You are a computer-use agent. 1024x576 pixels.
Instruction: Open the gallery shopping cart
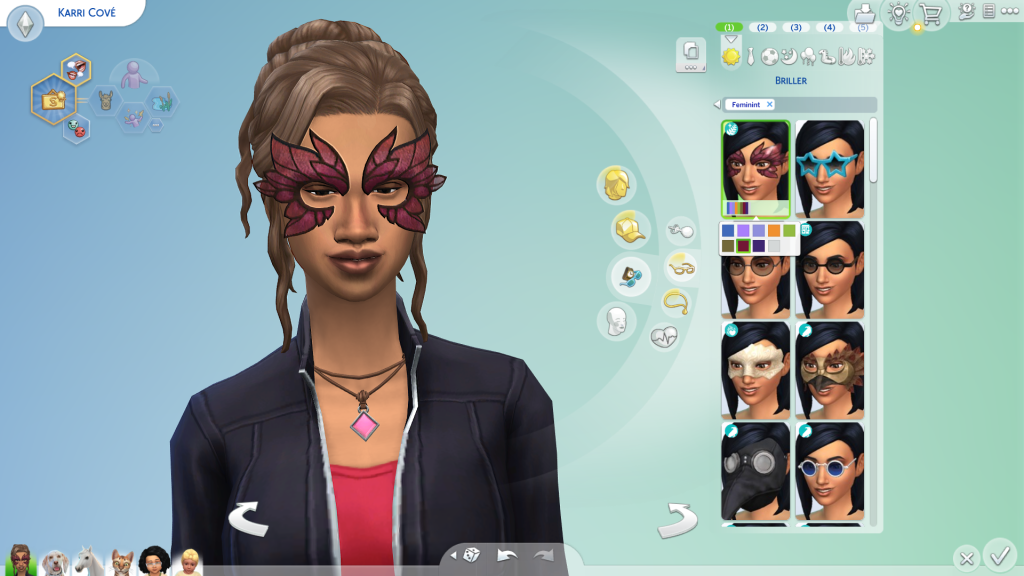[x=930, y=14]
